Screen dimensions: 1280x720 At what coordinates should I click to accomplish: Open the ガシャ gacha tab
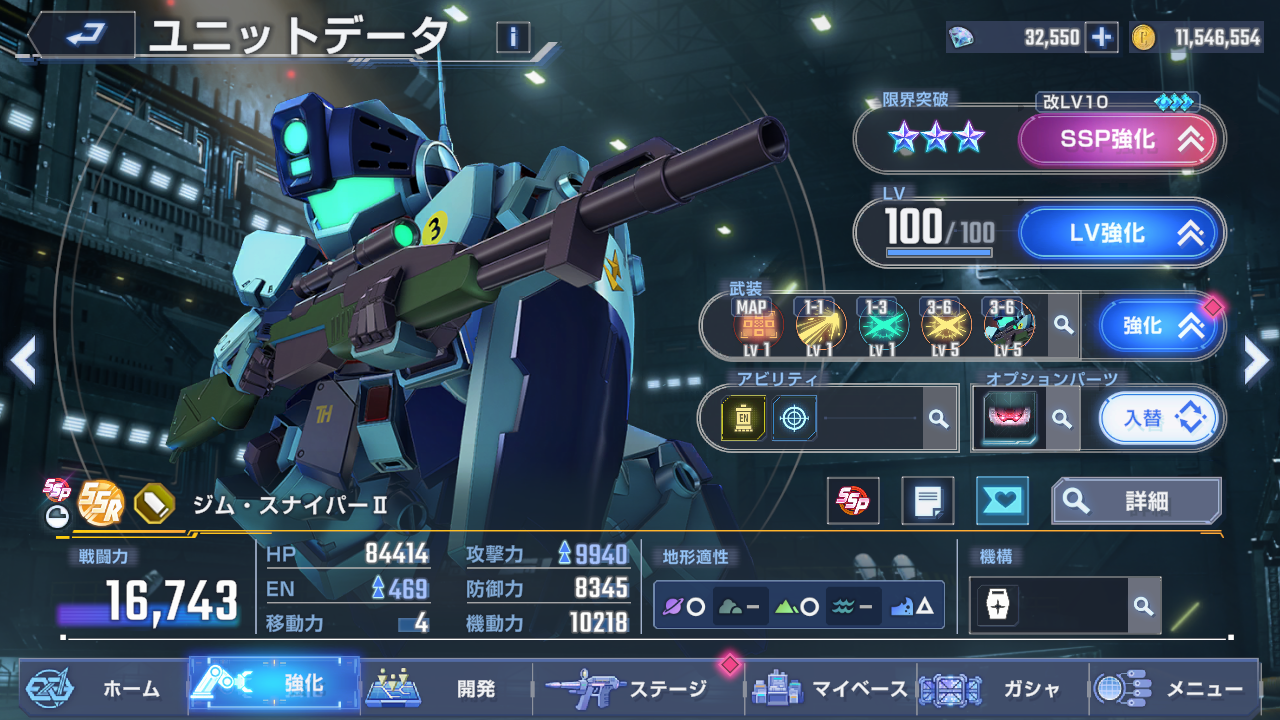tap(1000, 688)
